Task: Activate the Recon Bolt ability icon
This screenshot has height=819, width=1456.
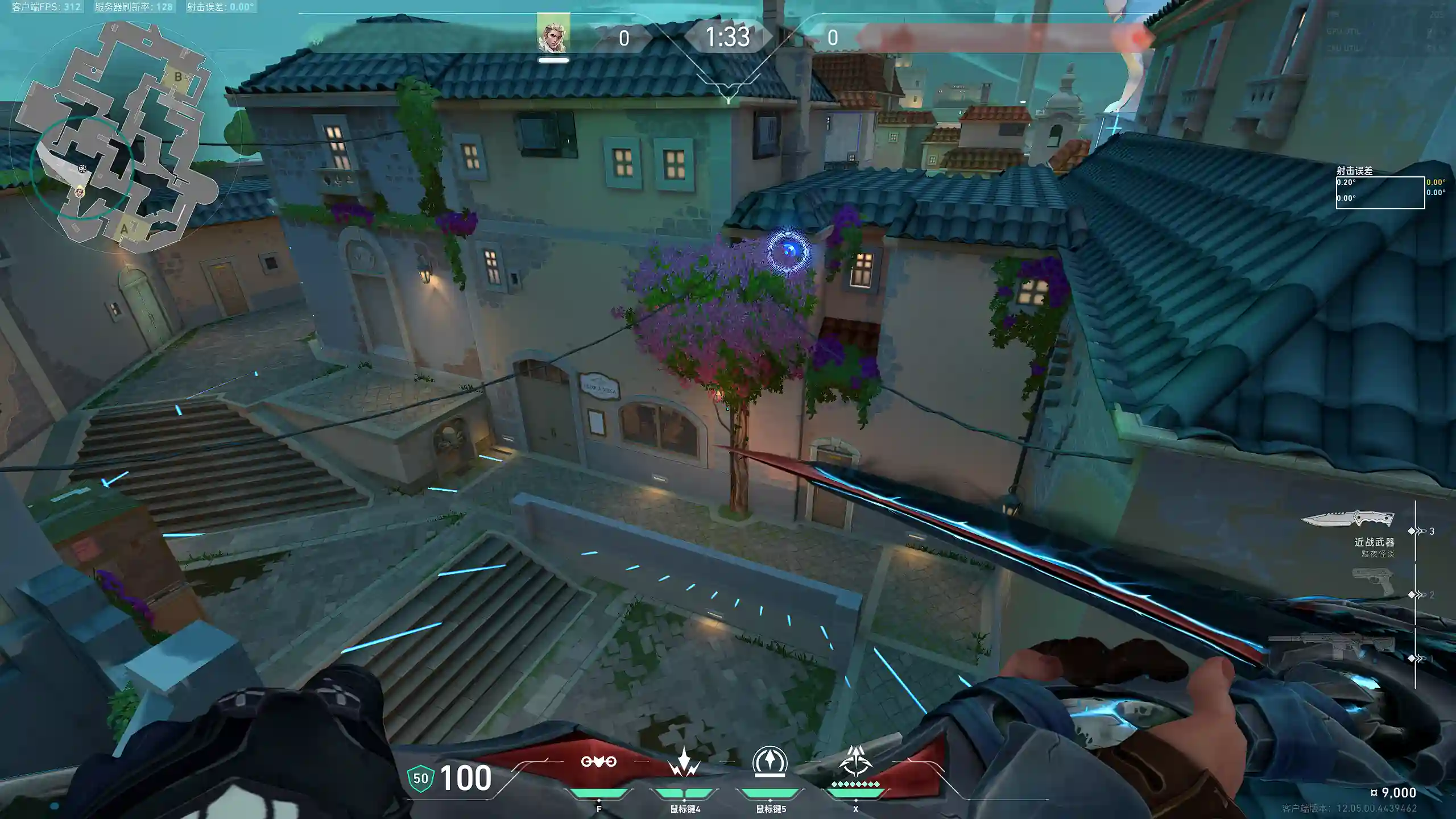Action: tap(770, 762)
